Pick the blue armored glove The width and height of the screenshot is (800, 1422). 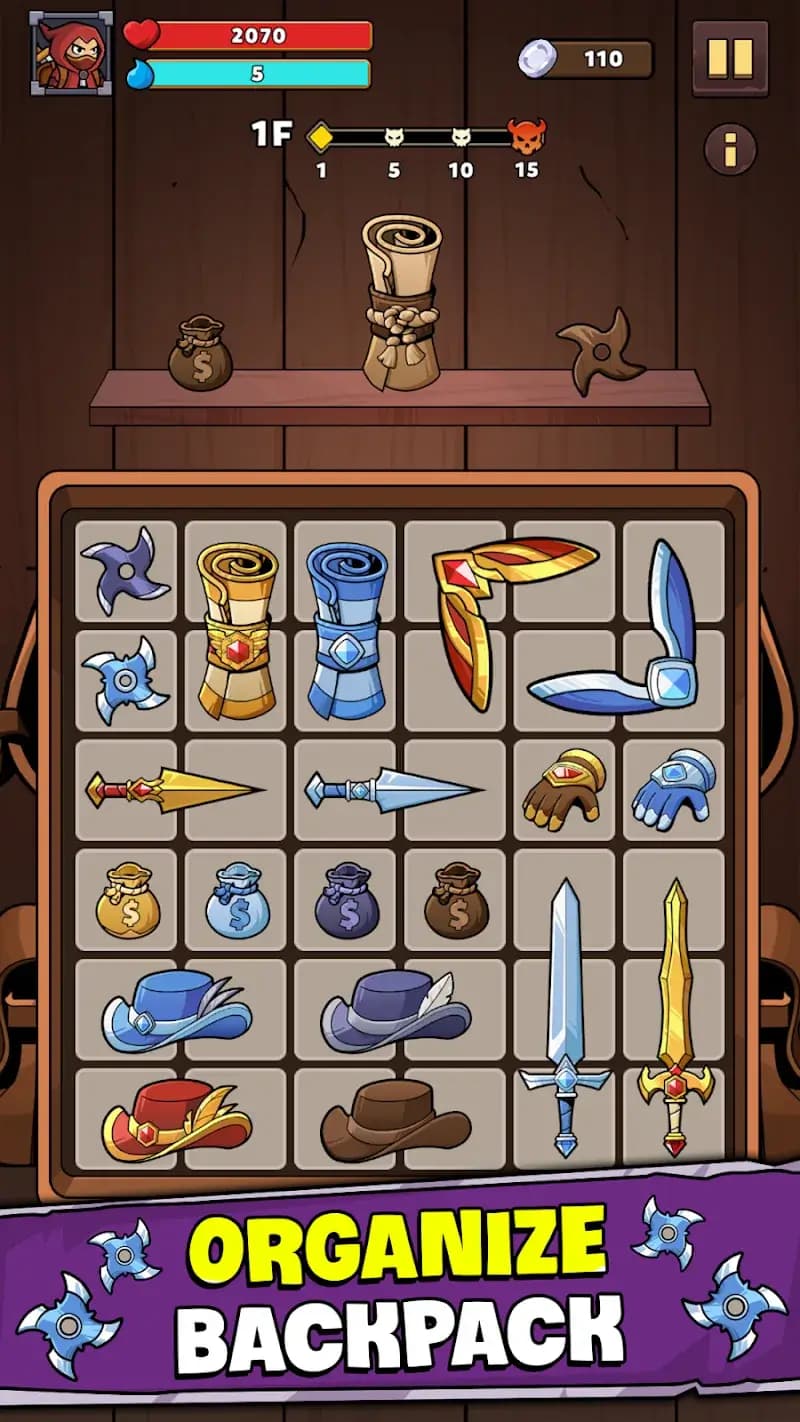coord(673,789)
